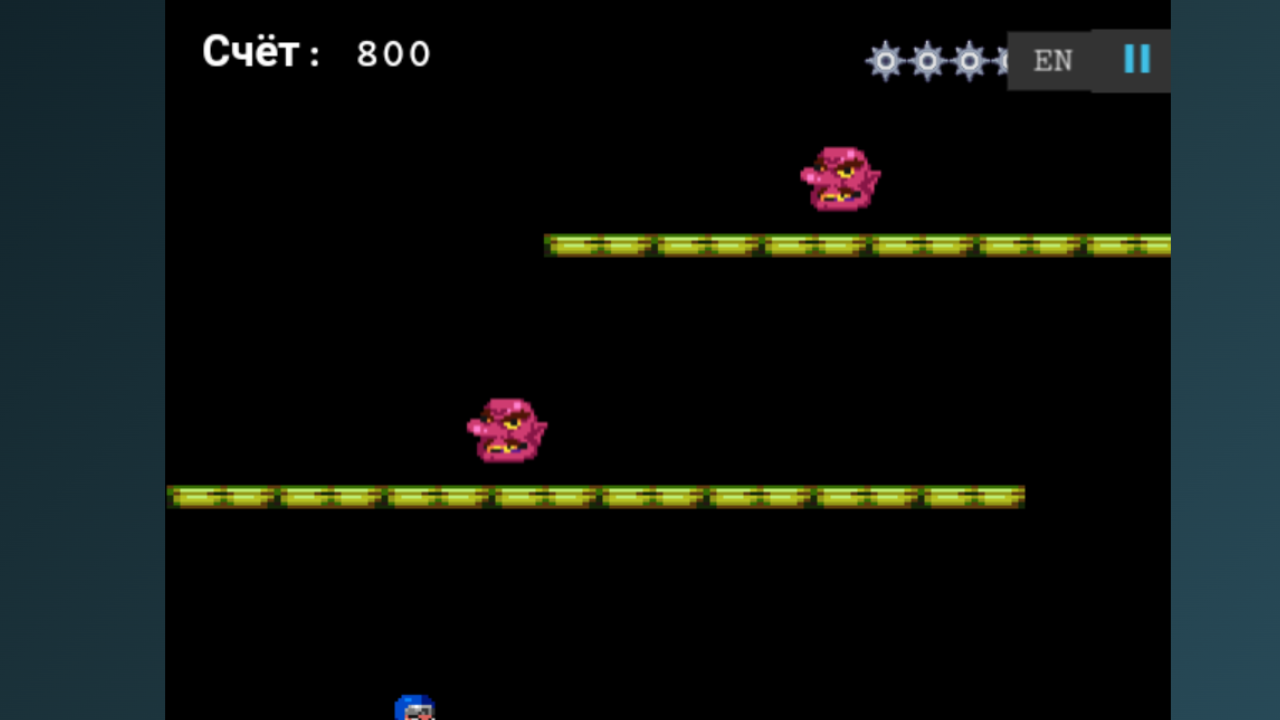
Task: Click the left end of the middle platform
Action: coord(178,494)
